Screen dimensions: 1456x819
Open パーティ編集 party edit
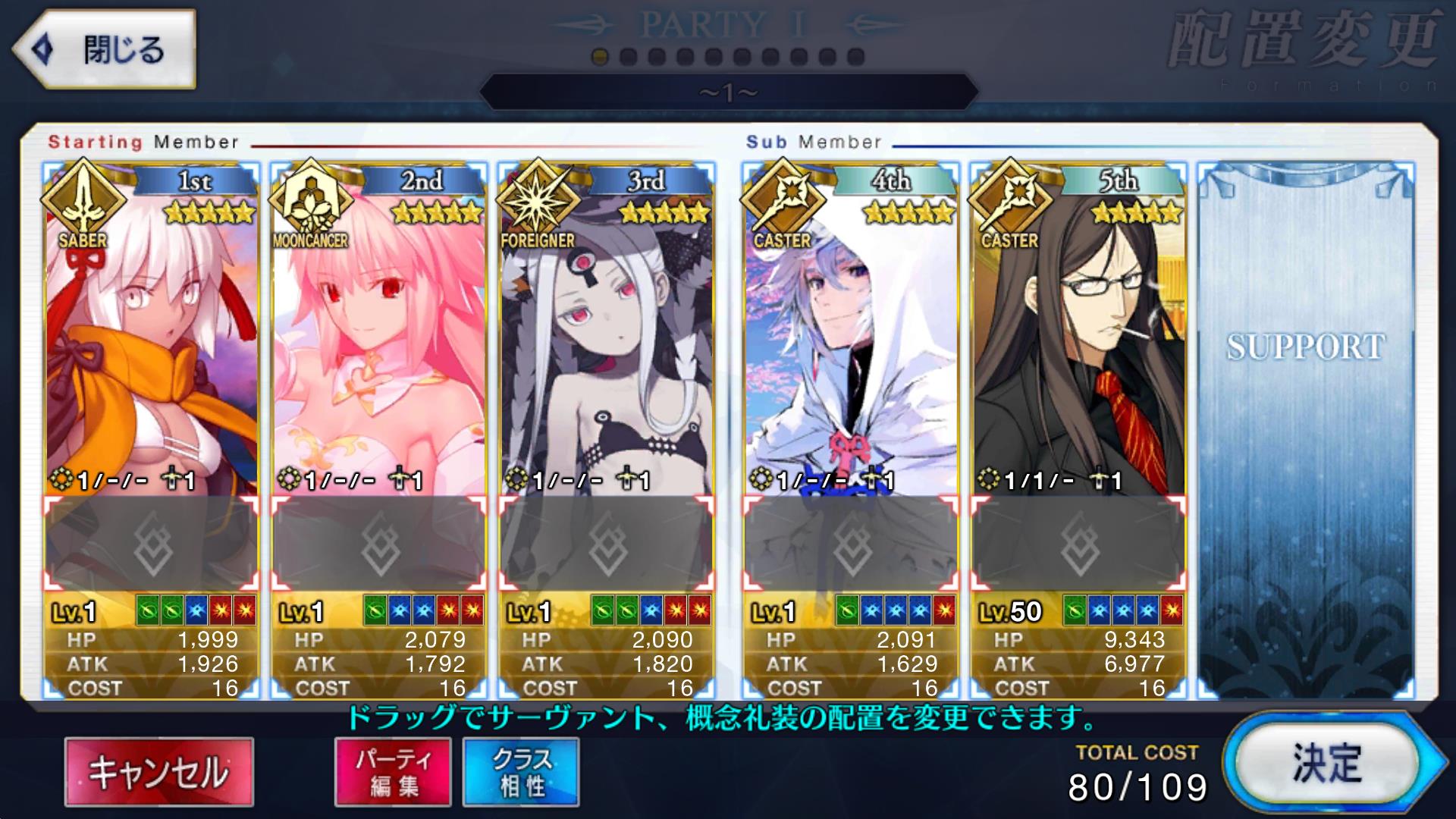[x=393, y=772]
